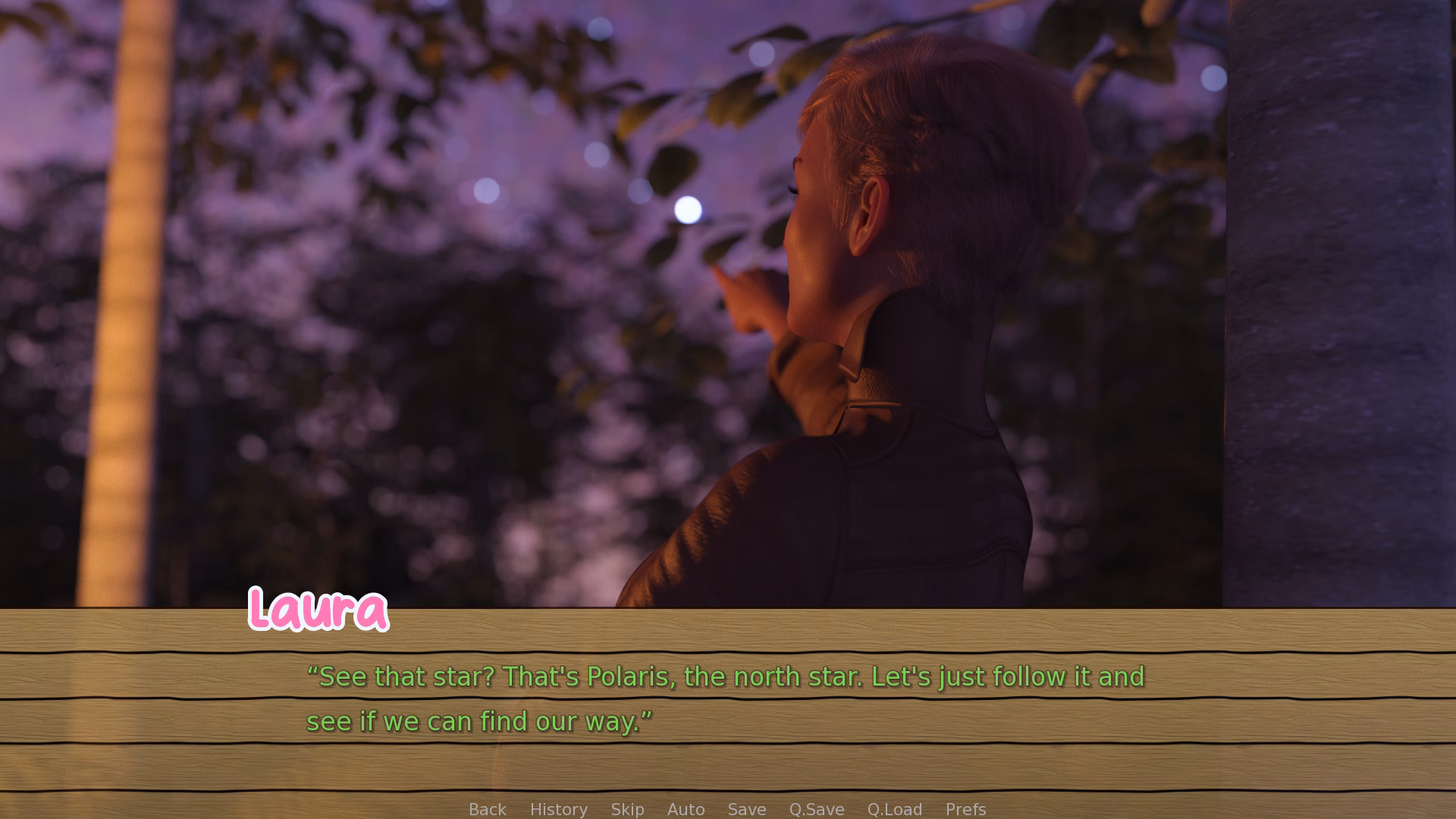This screenshot has height=819, width=1456.
Task: Open the Save screen
Action: pos(746,808)
